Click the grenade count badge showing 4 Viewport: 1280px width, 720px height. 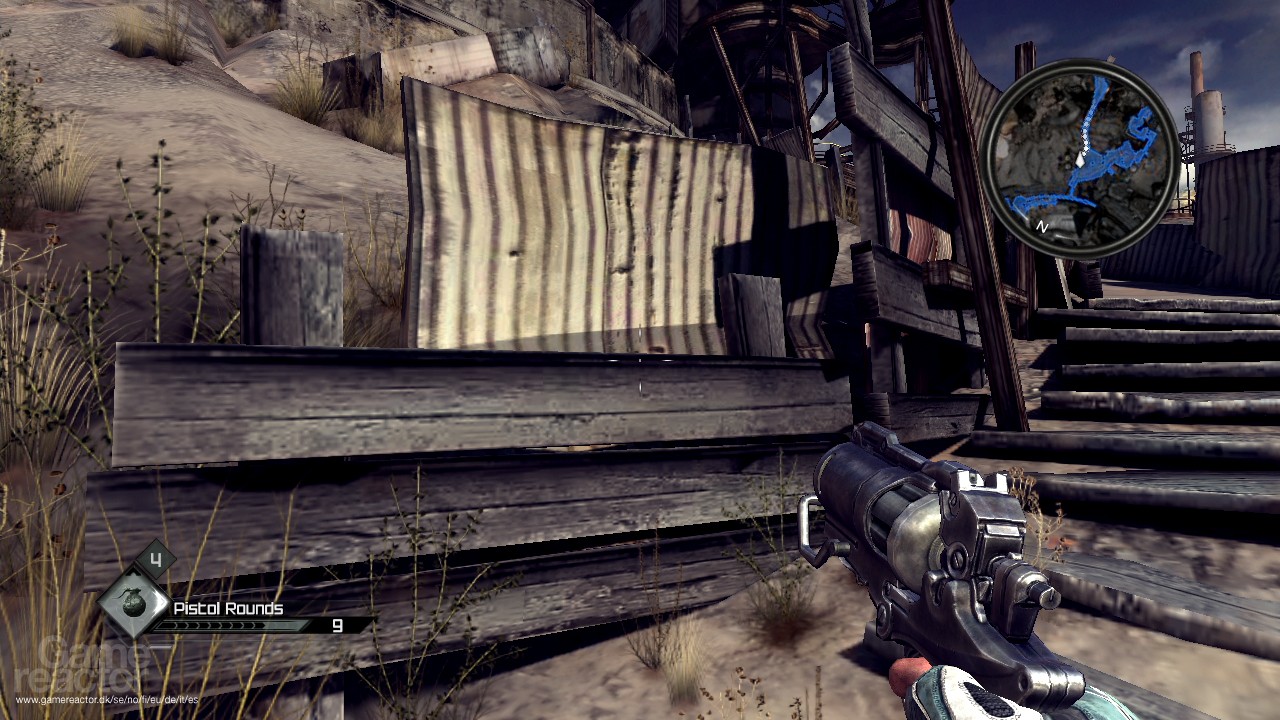[x=156, y=558]
